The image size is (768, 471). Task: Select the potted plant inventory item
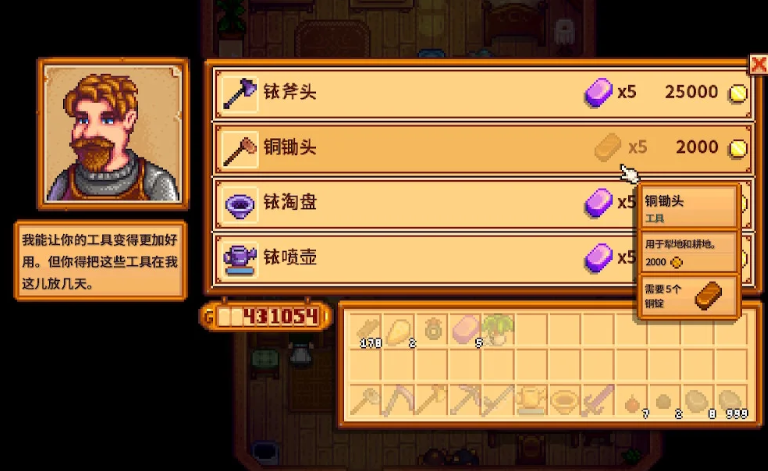coord(497,330)
